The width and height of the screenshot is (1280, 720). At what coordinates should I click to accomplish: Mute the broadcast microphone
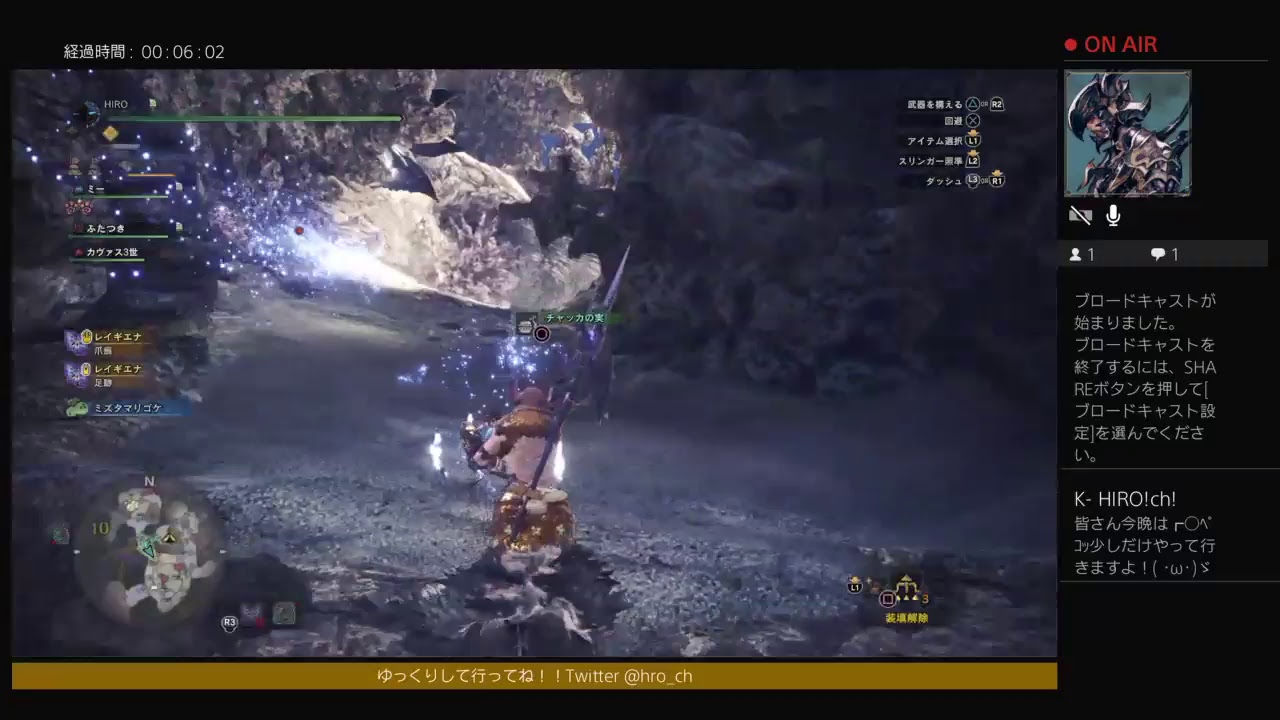click(x=1112, y=215)
